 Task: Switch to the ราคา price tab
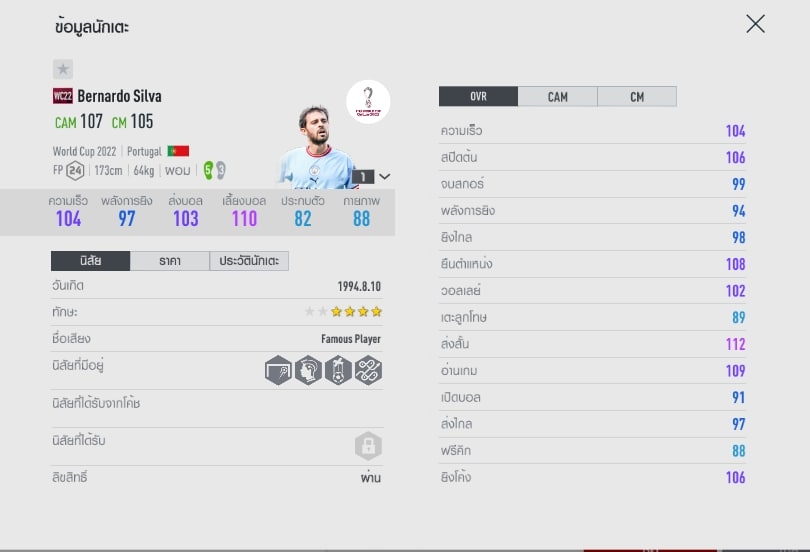click(170, 261)
